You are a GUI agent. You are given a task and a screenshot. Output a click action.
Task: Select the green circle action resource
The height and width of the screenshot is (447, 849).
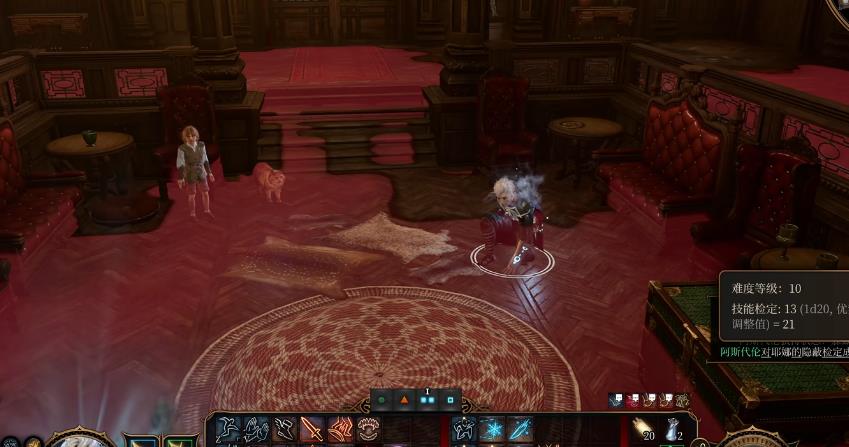coord(381,400)
